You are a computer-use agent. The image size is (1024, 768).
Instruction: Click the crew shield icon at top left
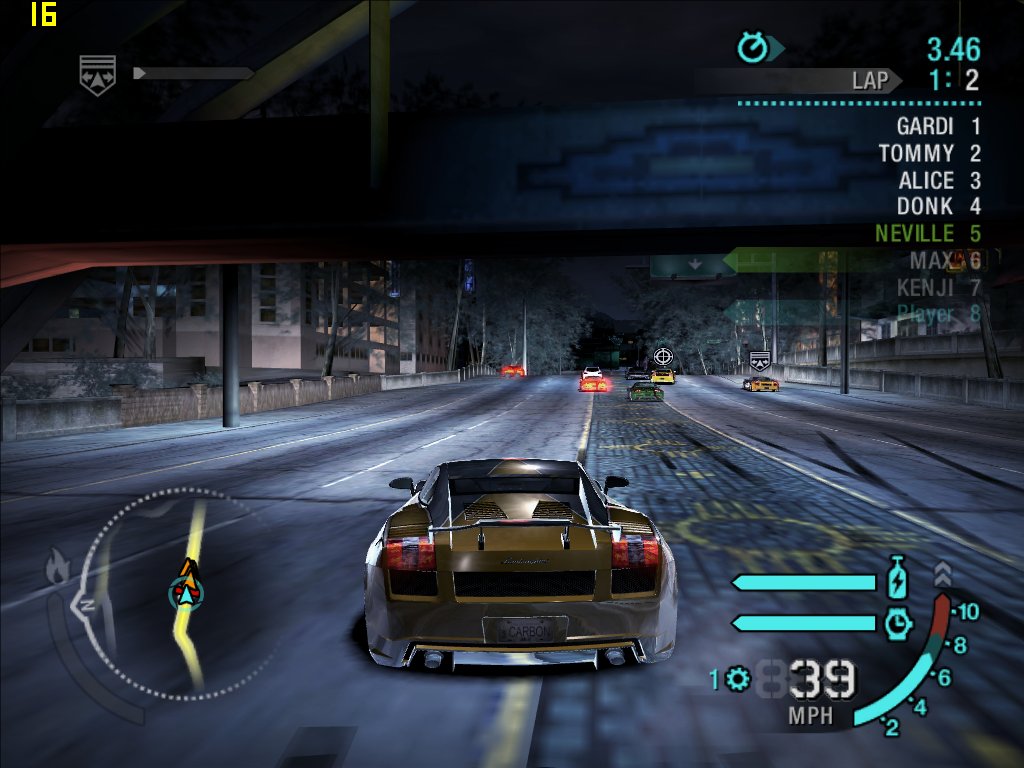pyautogui.click(x=98, y=72)
